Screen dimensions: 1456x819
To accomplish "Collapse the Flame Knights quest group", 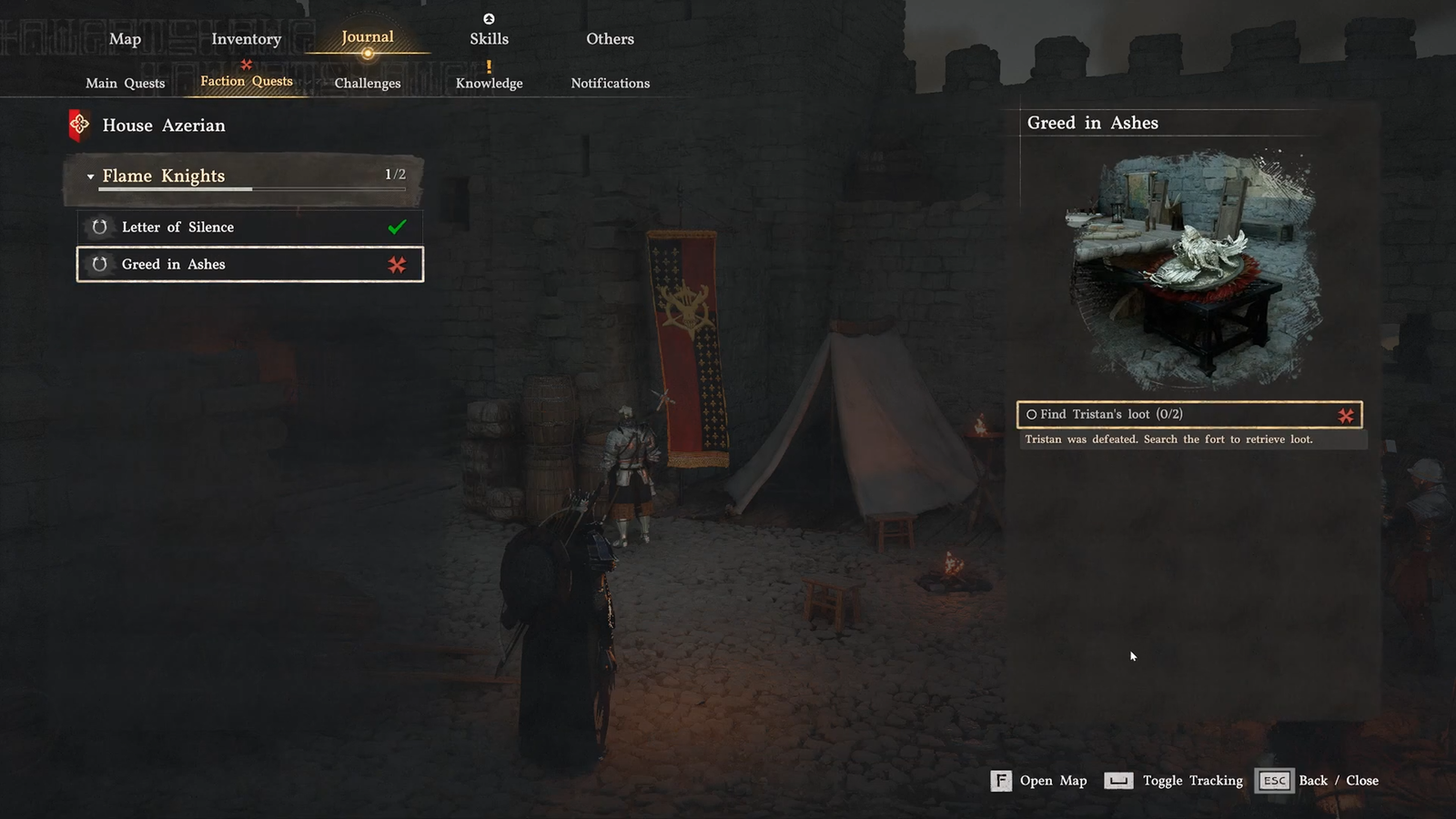I will [91, 177].
